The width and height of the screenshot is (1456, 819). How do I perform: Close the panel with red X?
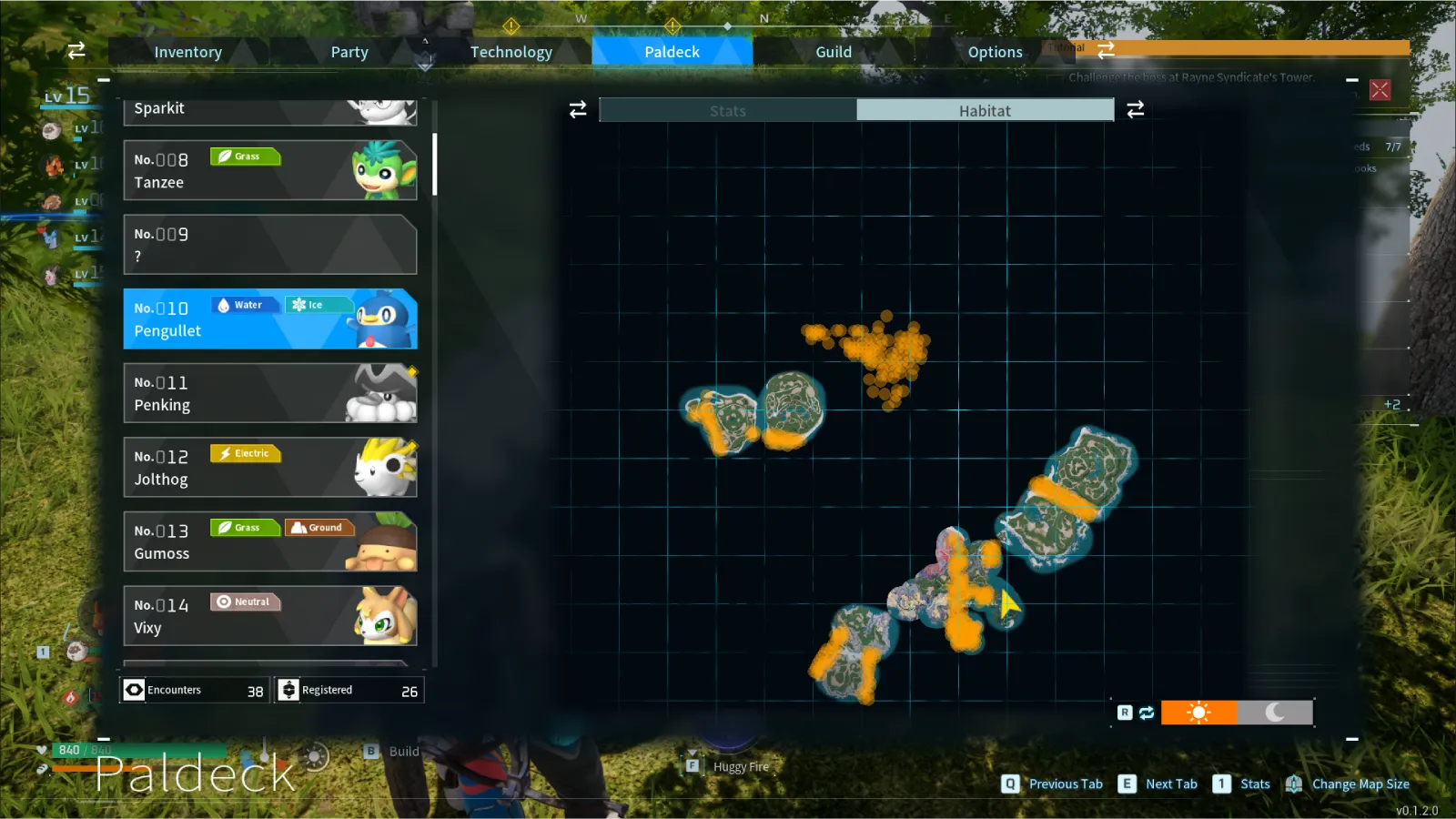tap(1380, 90)
